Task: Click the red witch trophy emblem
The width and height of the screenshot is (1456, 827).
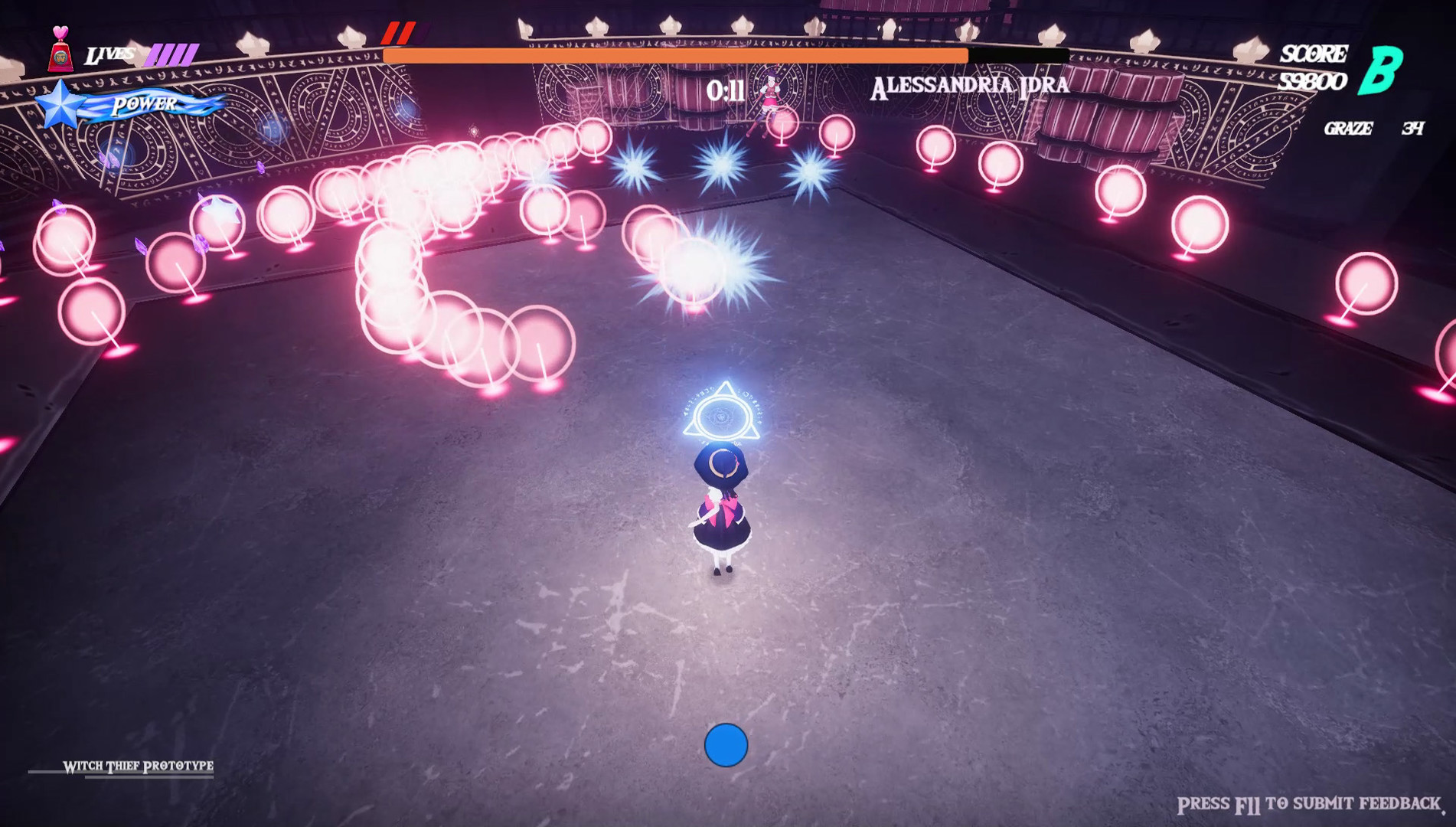Action: (x=61, y=60)
